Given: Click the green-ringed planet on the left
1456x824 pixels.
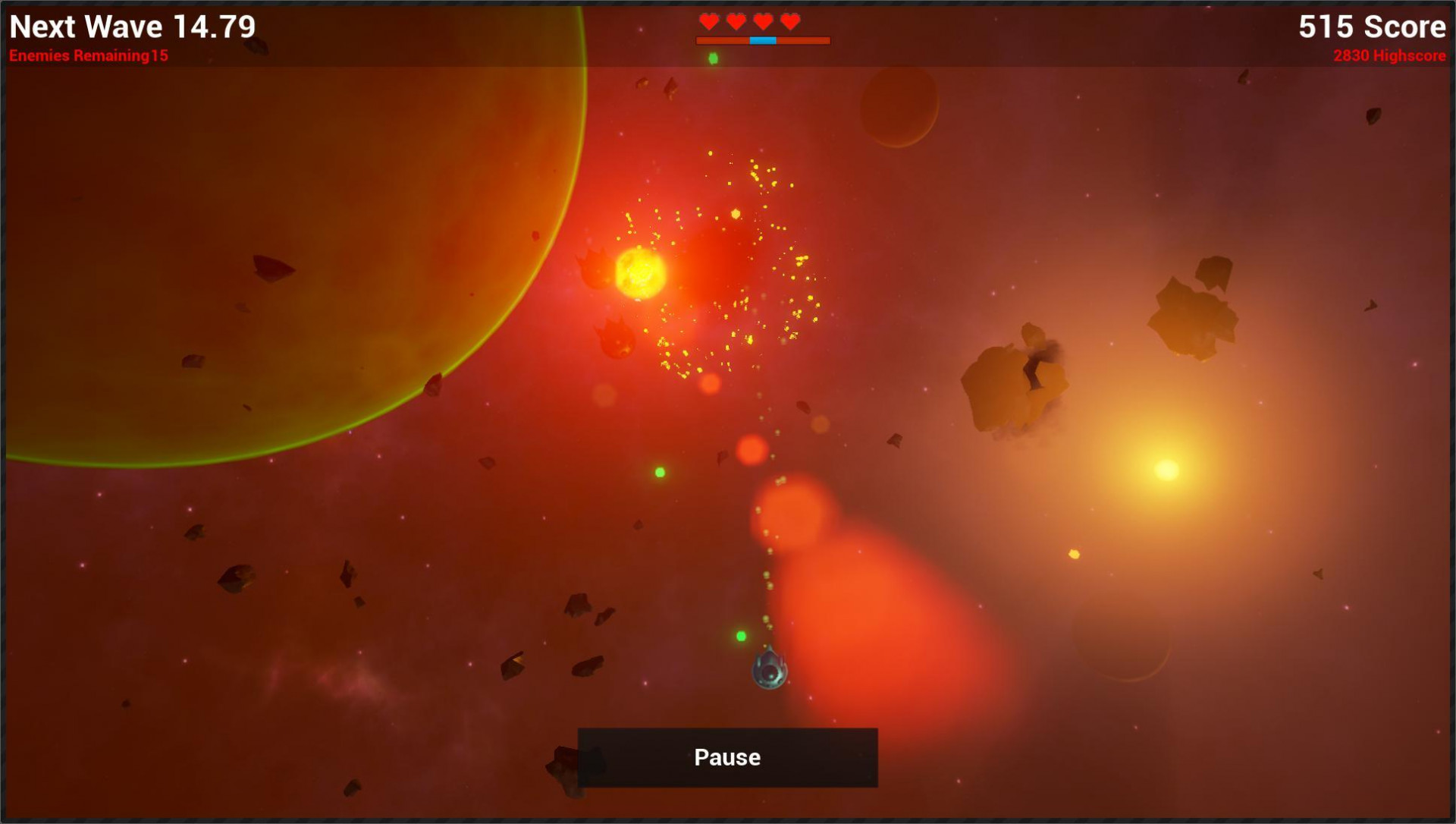Looking at the screenshot, I should tap(265, 228).
